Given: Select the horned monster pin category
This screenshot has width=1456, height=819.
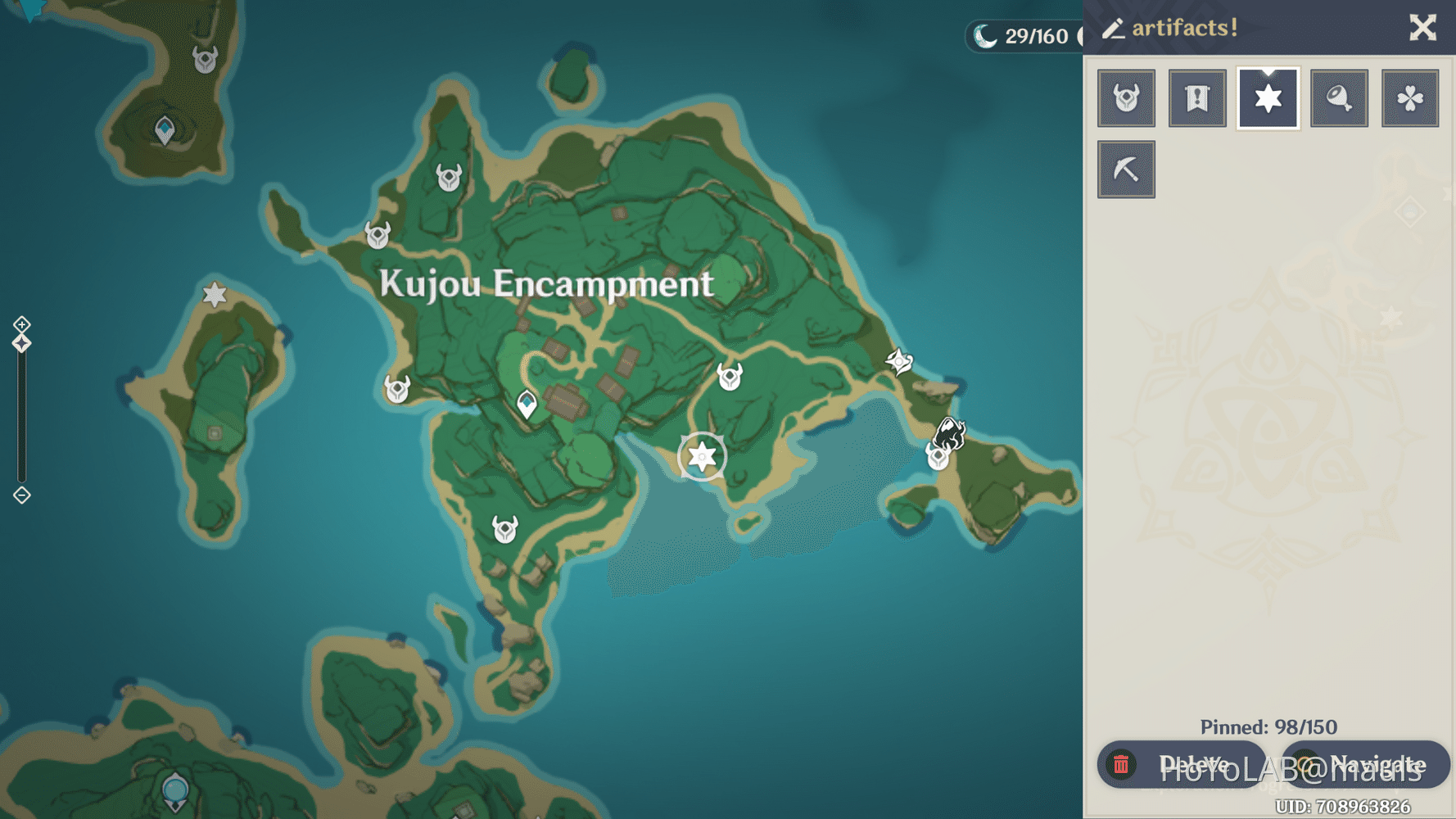Looking at the screenshot, I should click(1126, 97).
